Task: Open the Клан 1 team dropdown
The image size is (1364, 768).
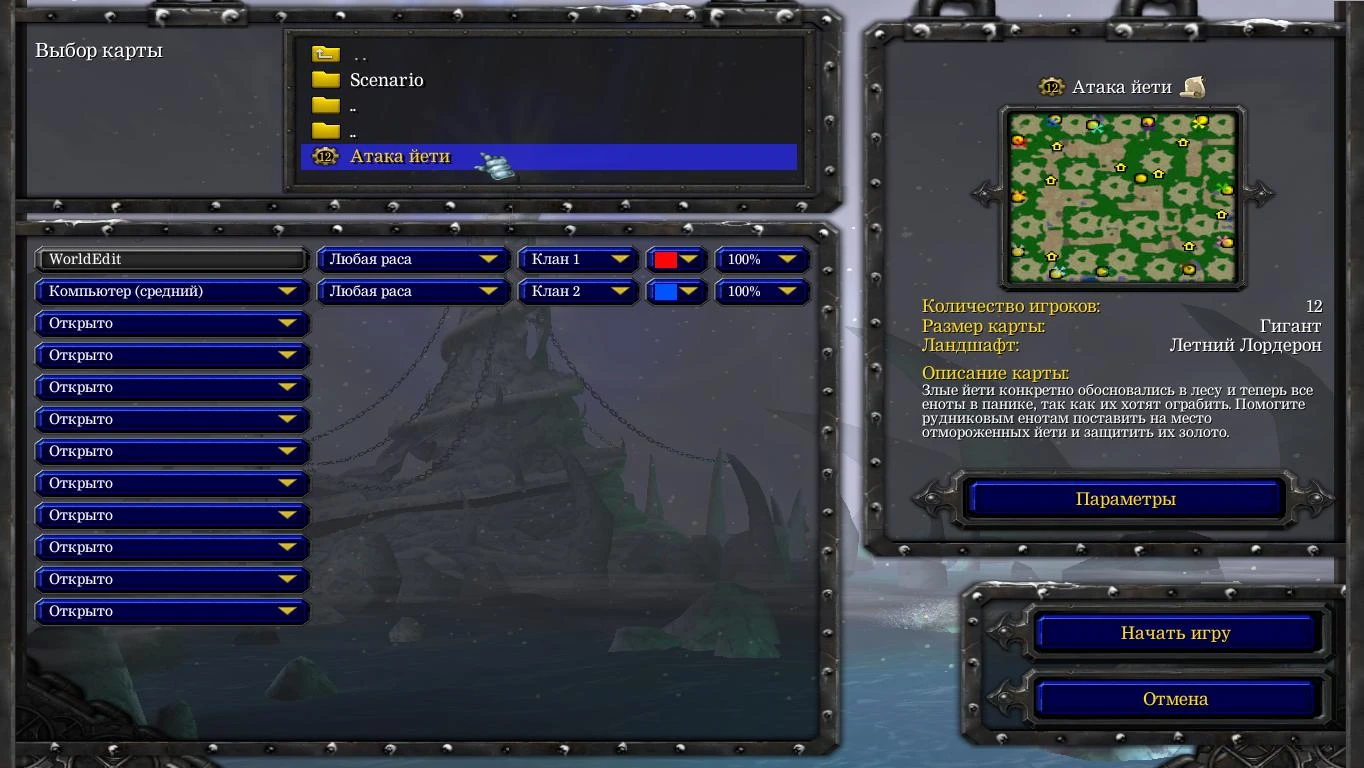Action: tap(578, 259)
